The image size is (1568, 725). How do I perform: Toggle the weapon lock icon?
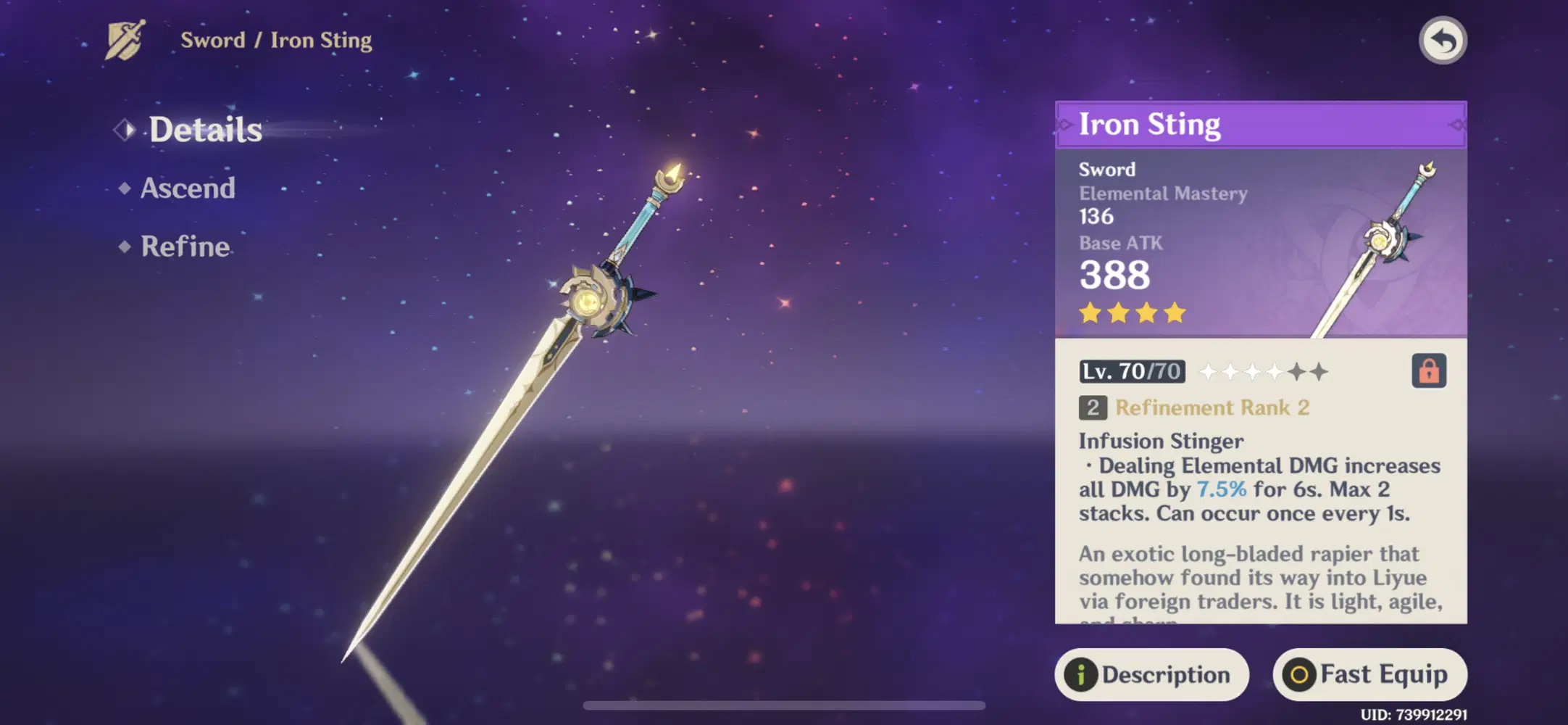1428,371
